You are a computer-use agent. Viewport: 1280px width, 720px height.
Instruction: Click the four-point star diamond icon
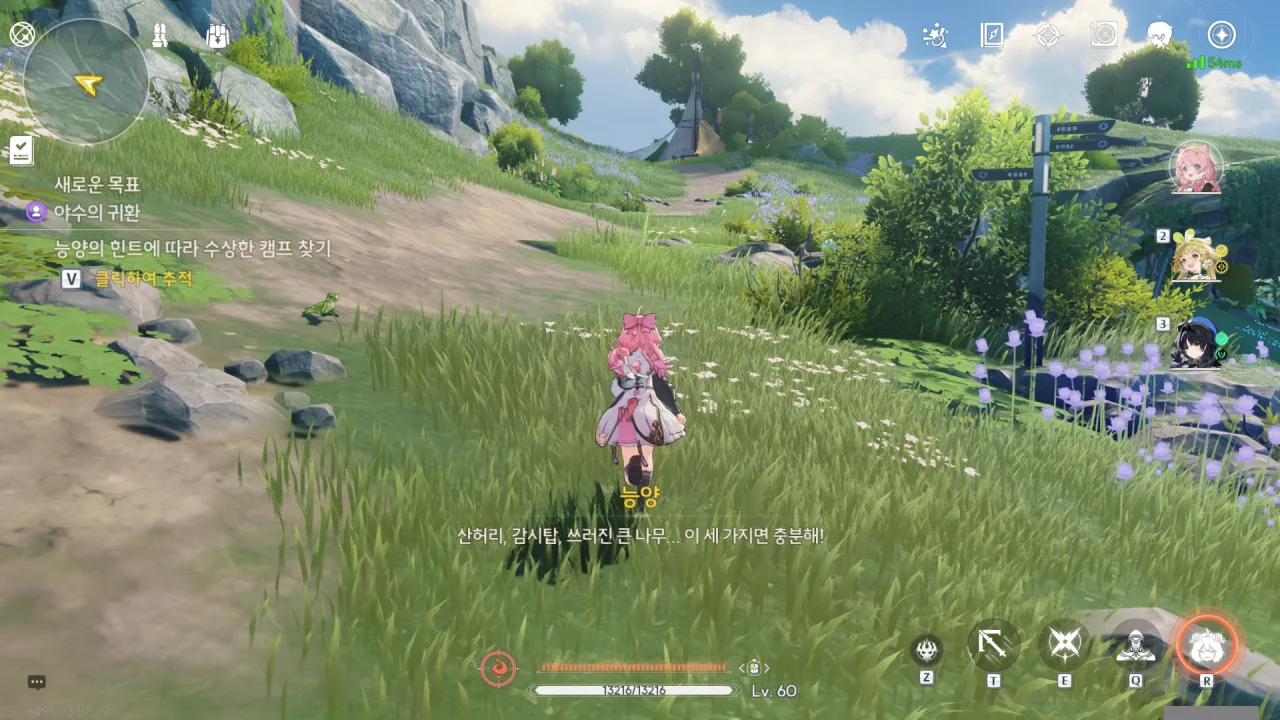coord(1047,36)
